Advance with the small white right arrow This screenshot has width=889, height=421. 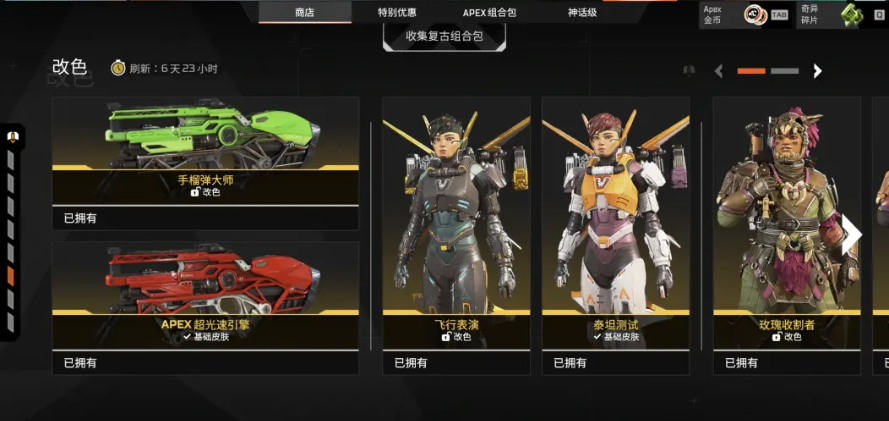(x=818, y=71)
